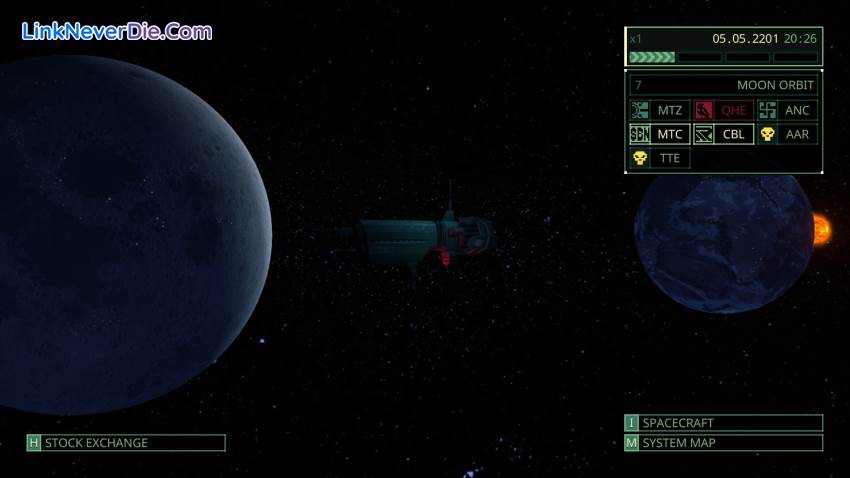The image size is (850, 478).
Task: Open the Spacecraft panel
Action: [x=724, y=423]
